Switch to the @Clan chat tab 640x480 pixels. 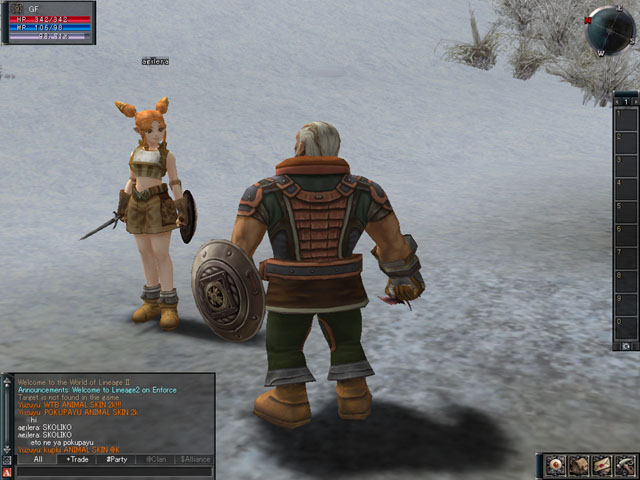tap(155, 459)
